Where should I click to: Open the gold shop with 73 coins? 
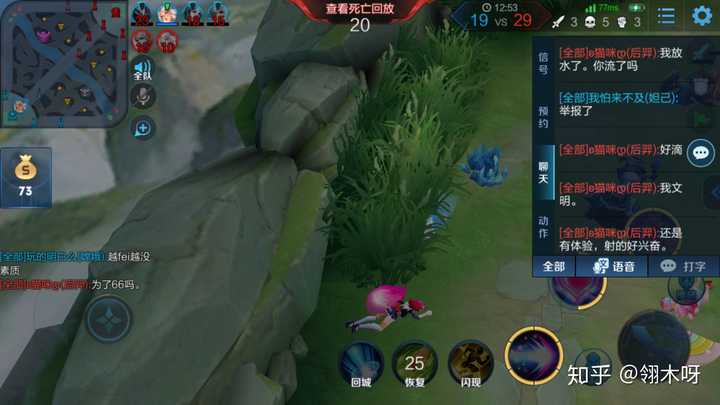[25, 177]
